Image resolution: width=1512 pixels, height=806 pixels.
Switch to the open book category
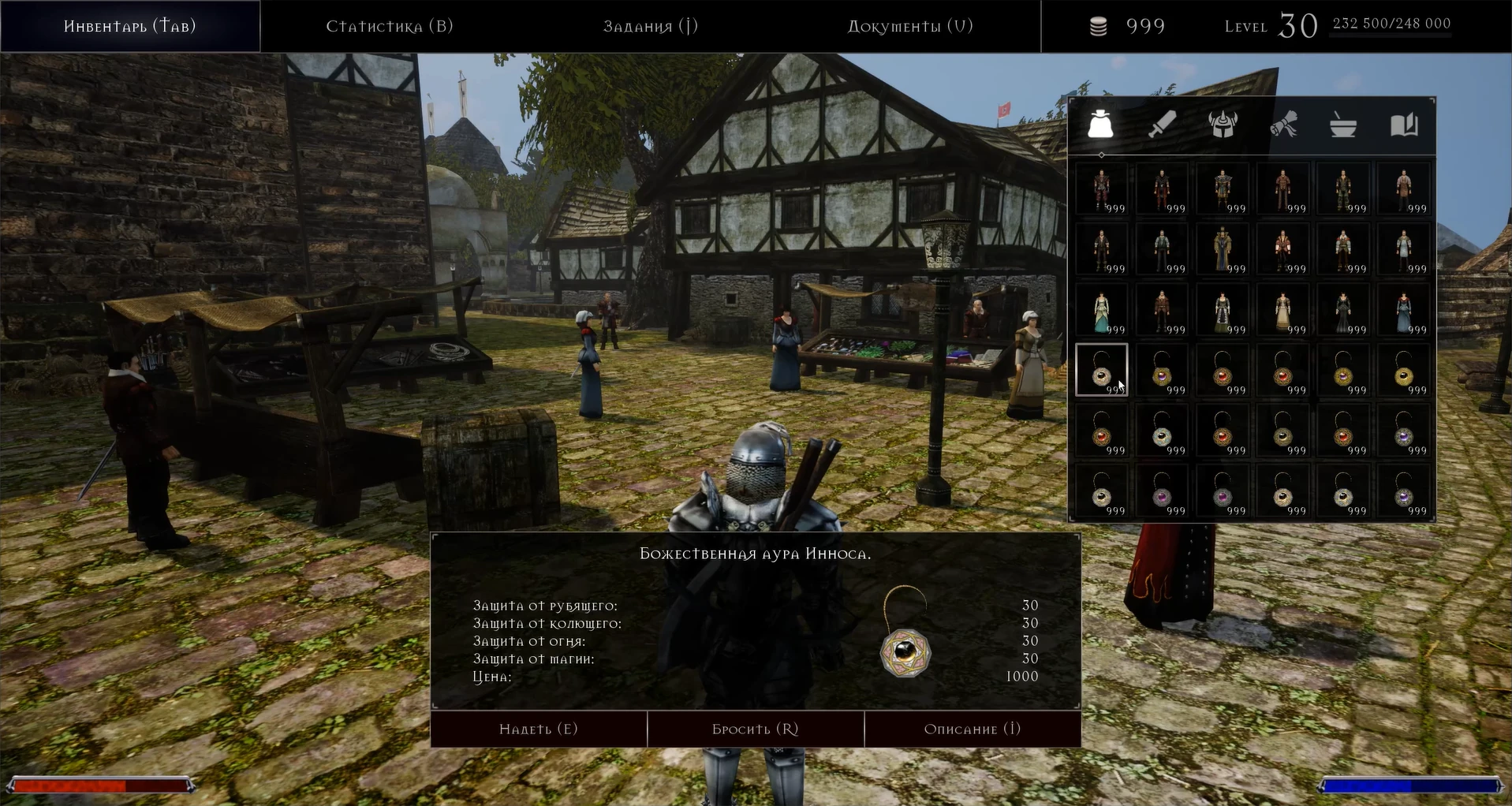(x=1404, y=125)
